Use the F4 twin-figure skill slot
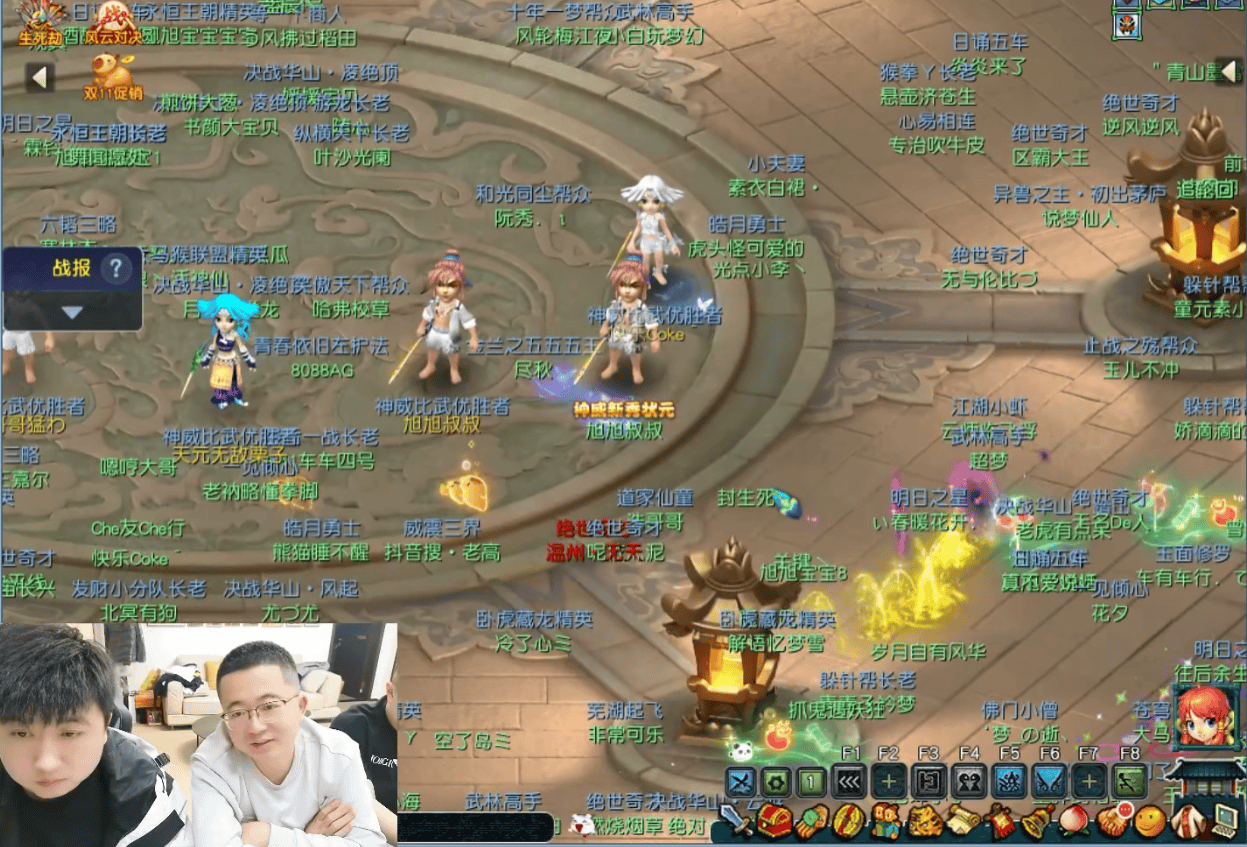The height and width of the screenshot is (847, 1247). (968, 780)
